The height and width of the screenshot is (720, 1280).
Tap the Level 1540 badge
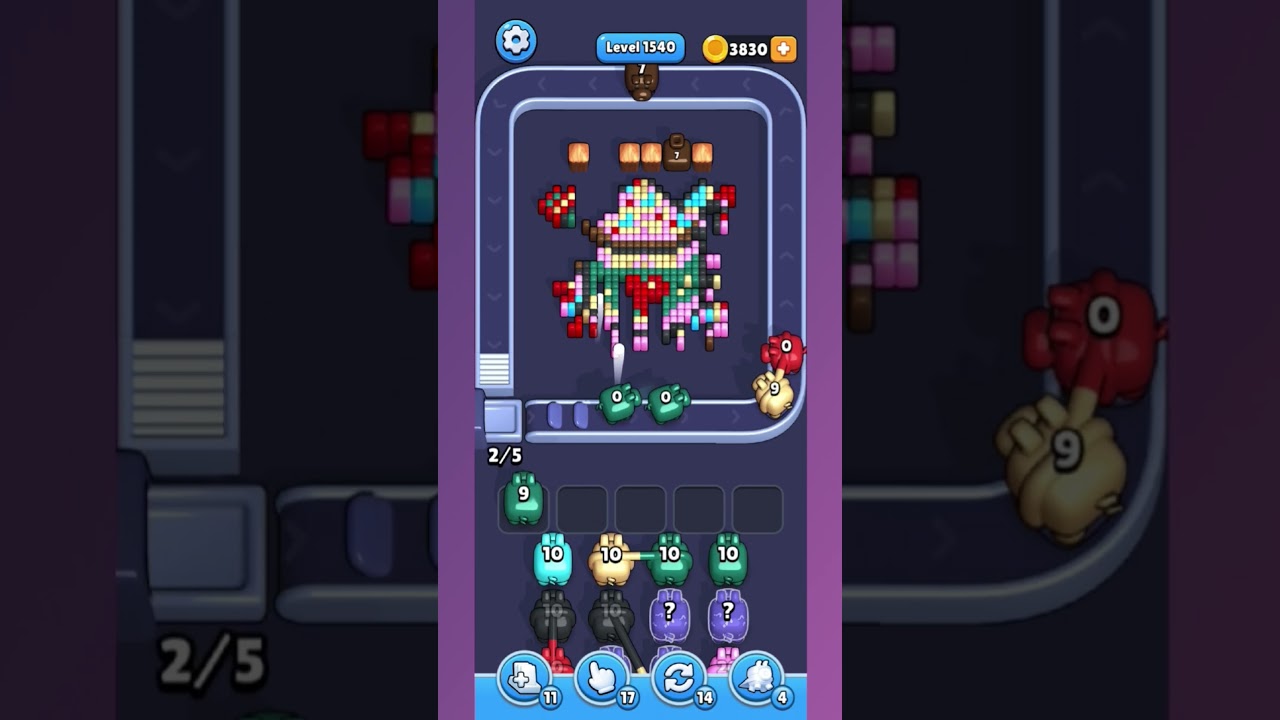pos(639,46)
